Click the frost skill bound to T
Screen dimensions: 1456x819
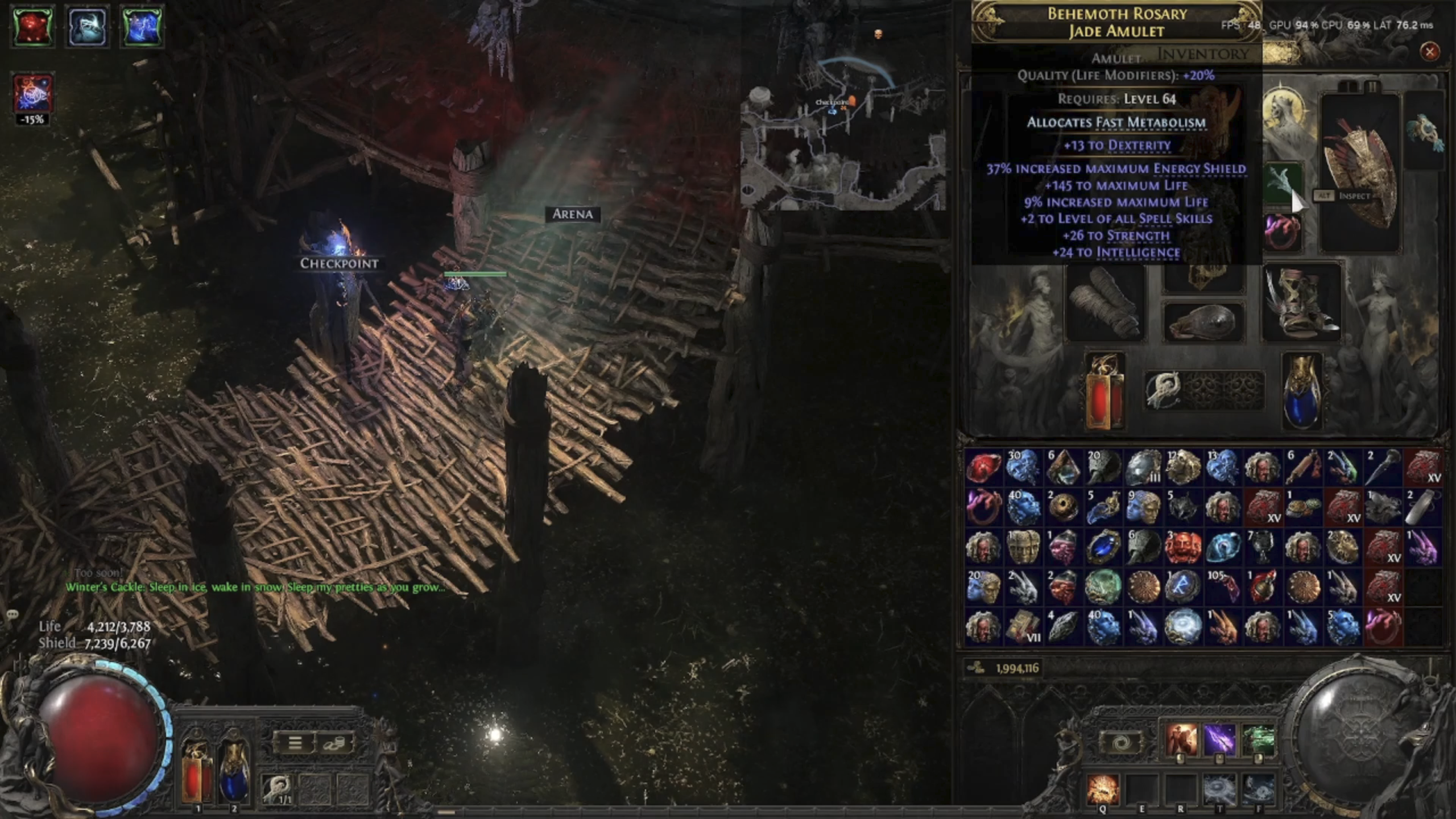pos(1220,789)
